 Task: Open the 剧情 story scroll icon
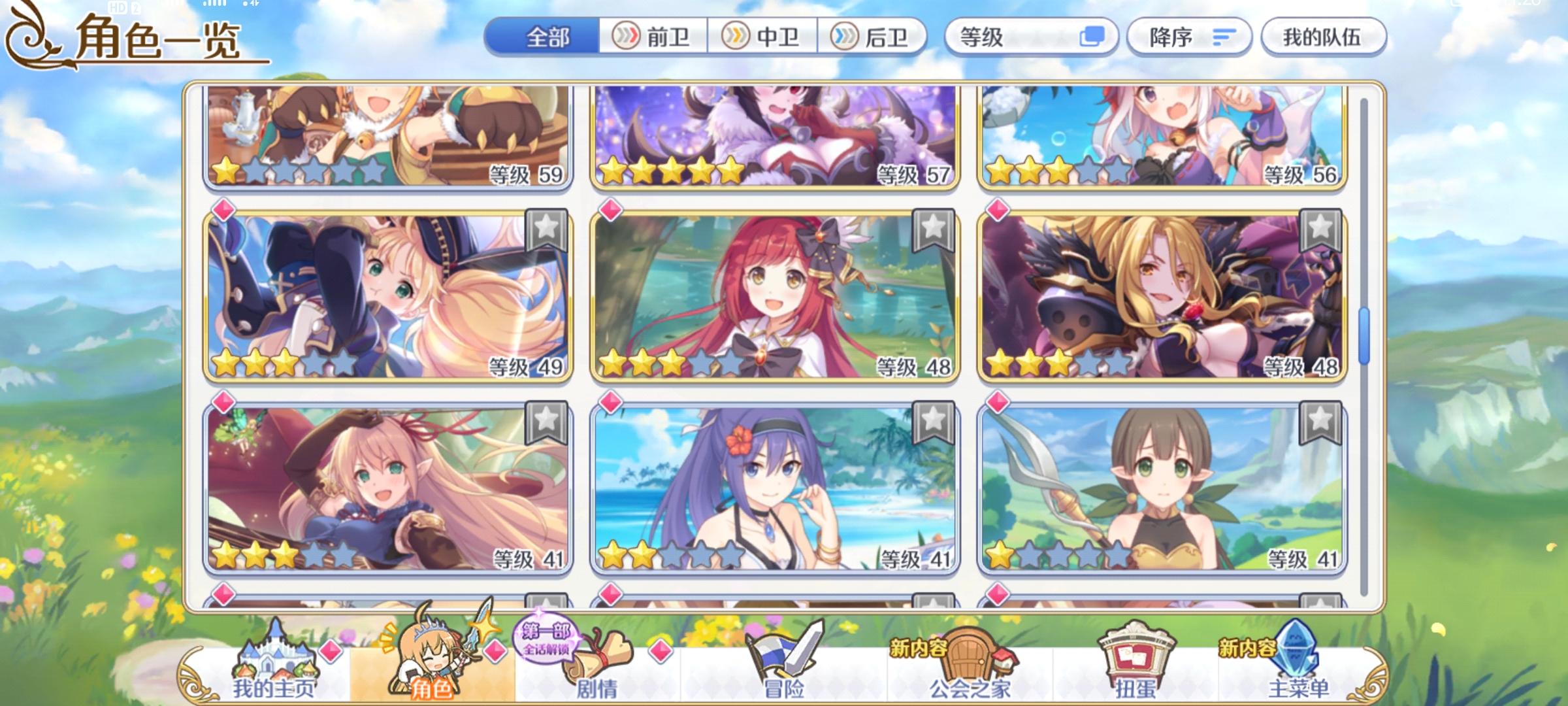click(598, 657)
